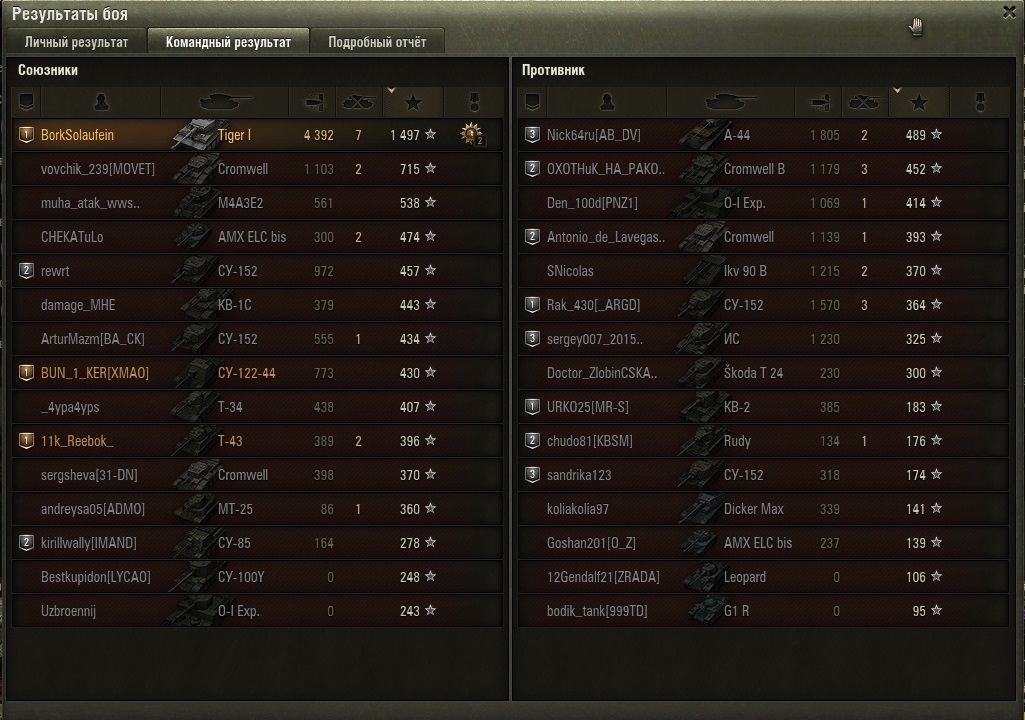This screenshot has height=720, width=1025.
Task: Click the medal icon on BorkSolaufein's row
Action: pyautogui.click(x=471, y=135)
